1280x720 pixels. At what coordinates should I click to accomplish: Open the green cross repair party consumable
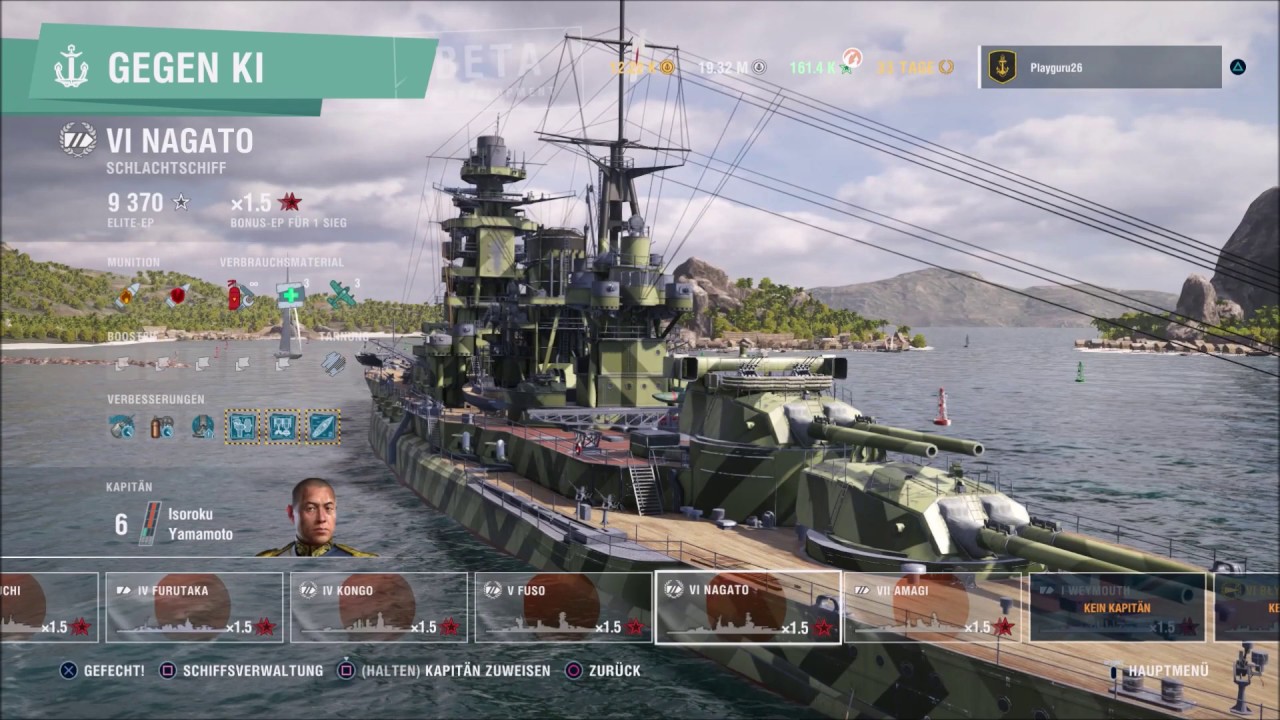290,295
